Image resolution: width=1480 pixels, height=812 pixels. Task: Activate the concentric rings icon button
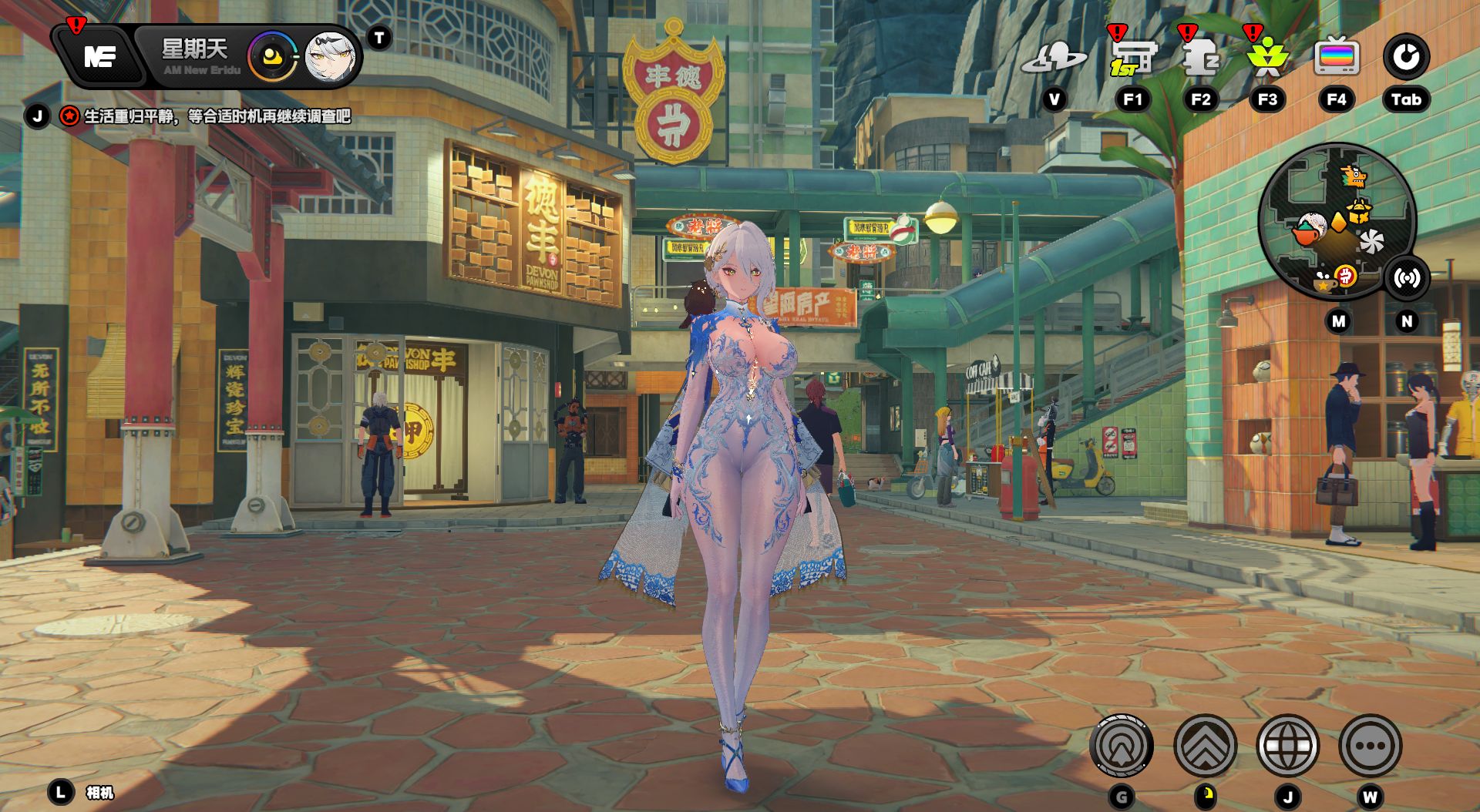coord(1122,746)
